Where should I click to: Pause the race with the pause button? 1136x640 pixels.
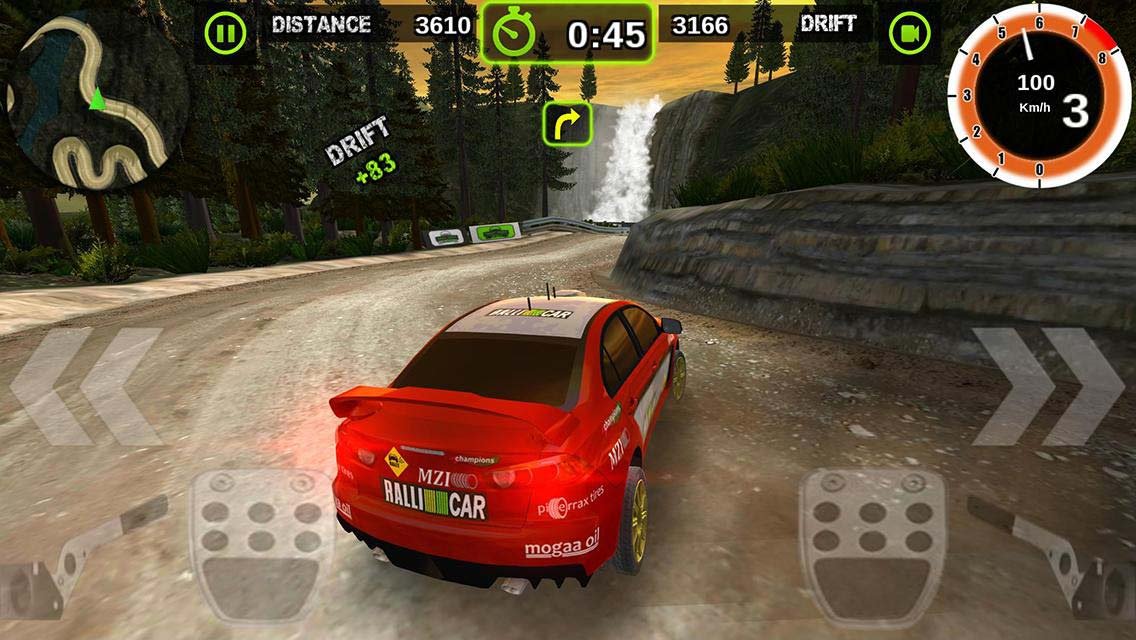tap(225, 33)
